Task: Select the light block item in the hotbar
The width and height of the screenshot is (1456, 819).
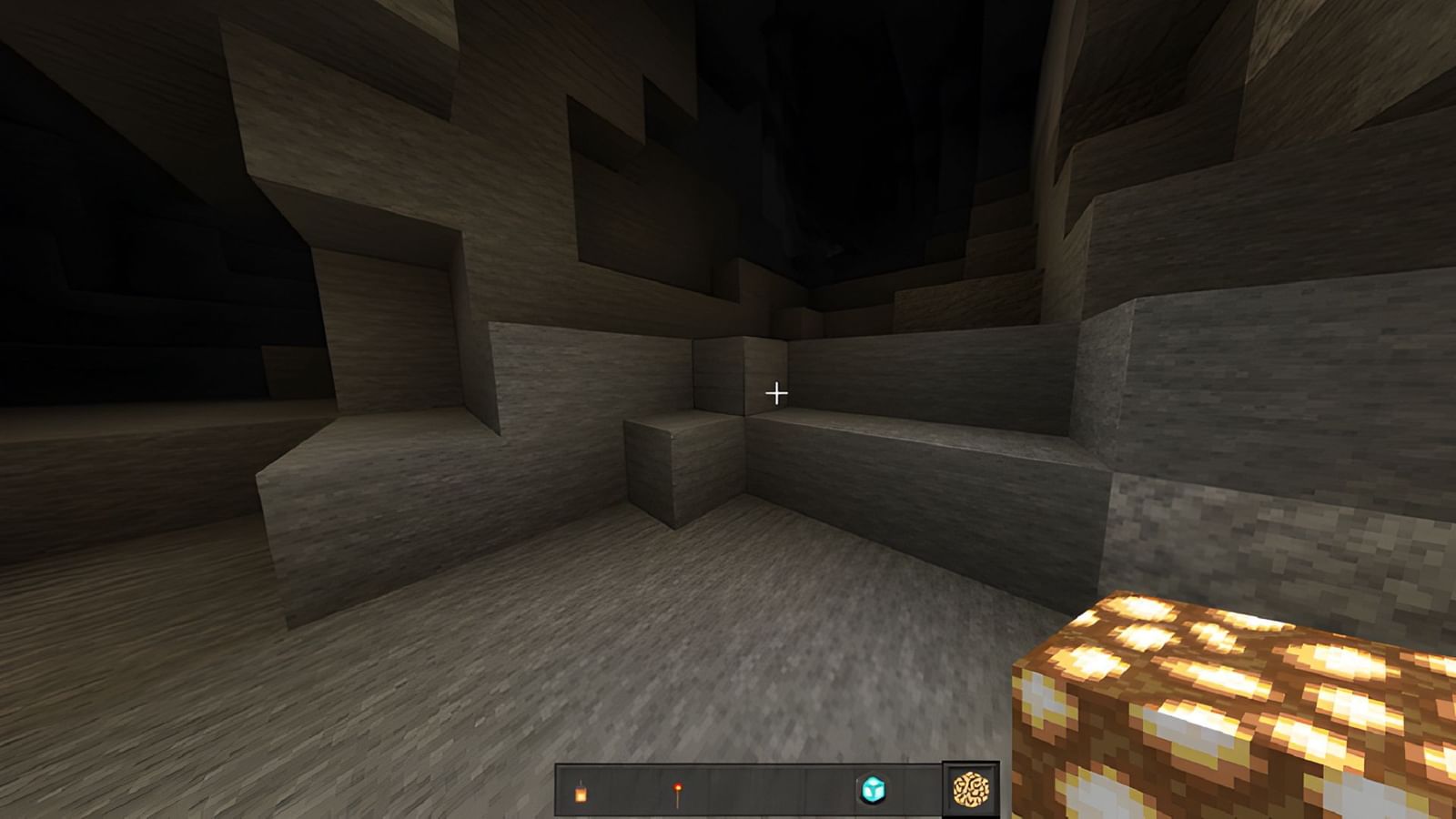Action: 873,789
